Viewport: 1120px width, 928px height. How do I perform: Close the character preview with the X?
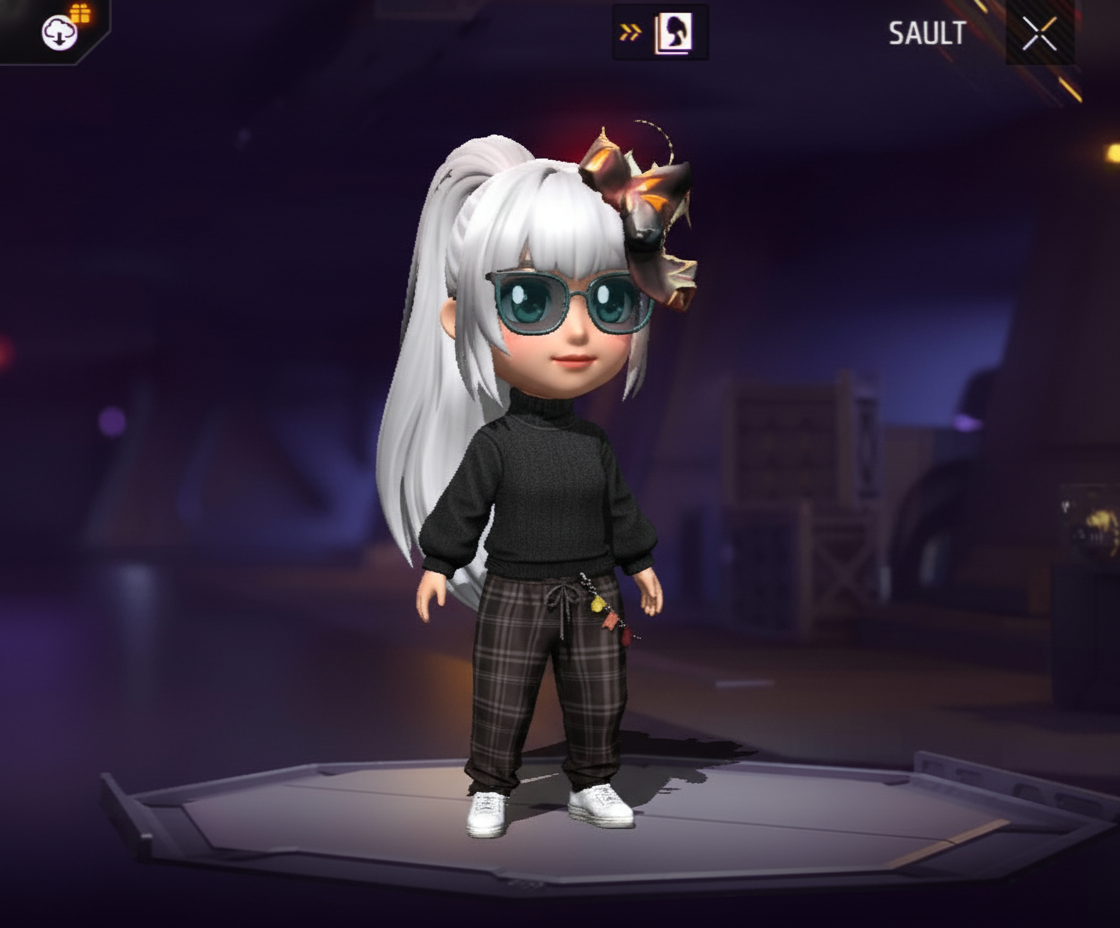point(1039,34)
